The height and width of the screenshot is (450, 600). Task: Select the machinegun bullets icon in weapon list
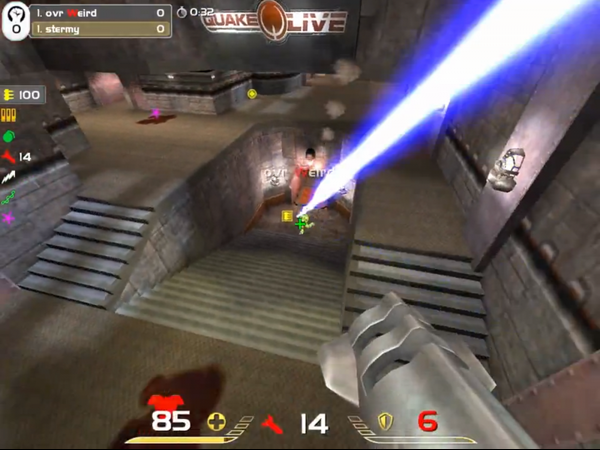[10, 95]
